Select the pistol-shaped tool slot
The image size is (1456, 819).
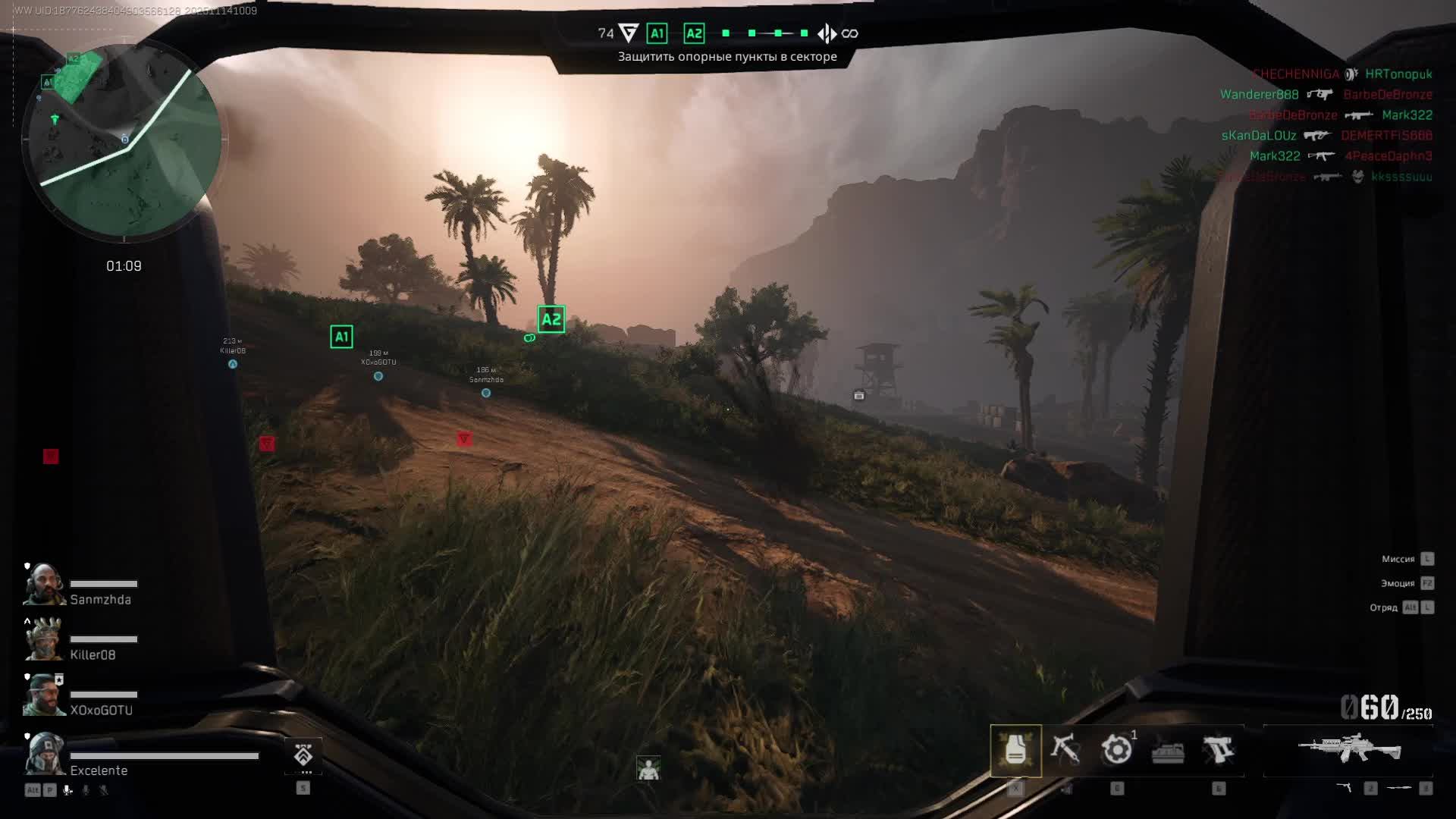pyautogui.click(x=1218, y=750)
